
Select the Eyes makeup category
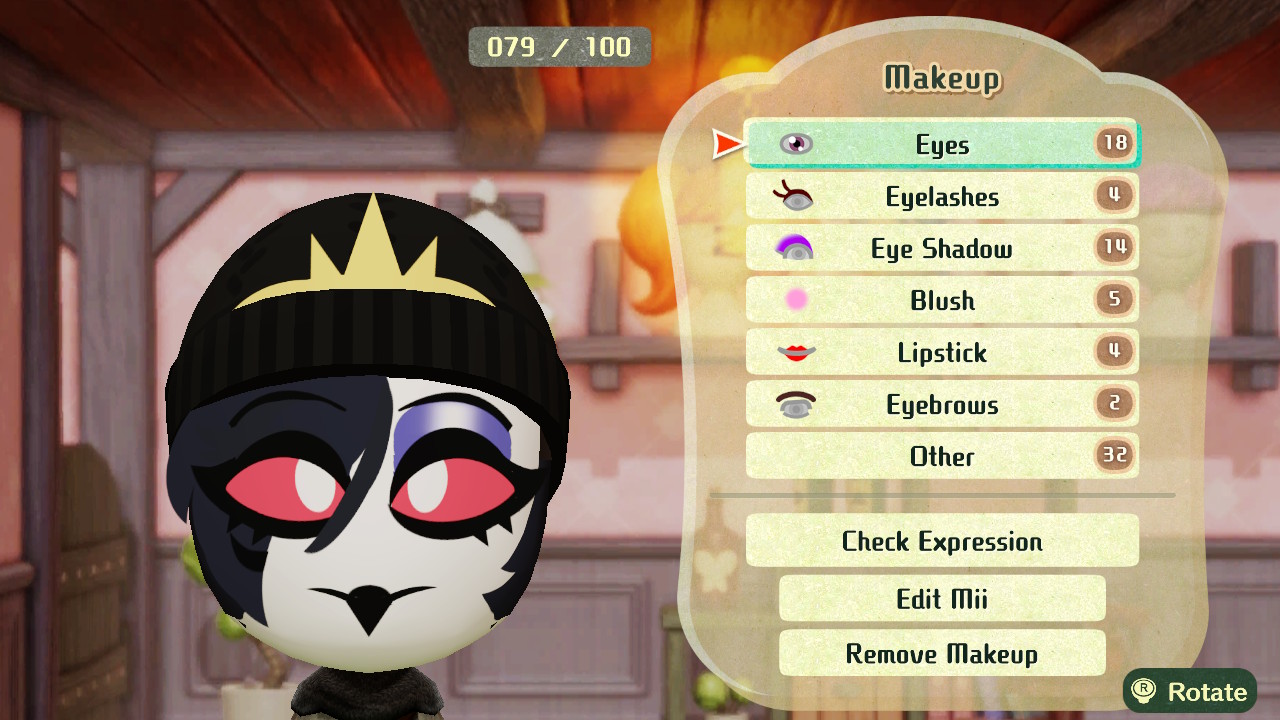pos(941,144)
